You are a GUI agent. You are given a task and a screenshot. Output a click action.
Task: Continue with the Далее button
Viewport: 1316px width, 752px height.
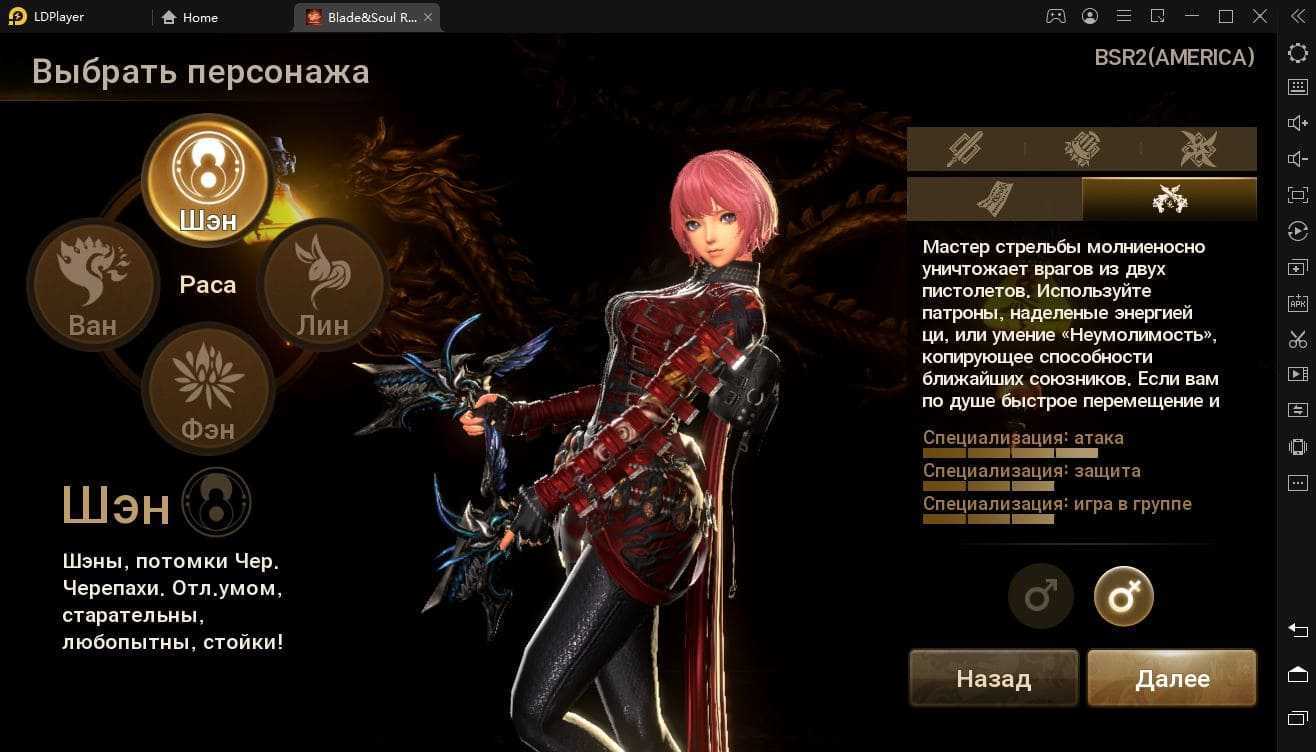coord(1172,679)
